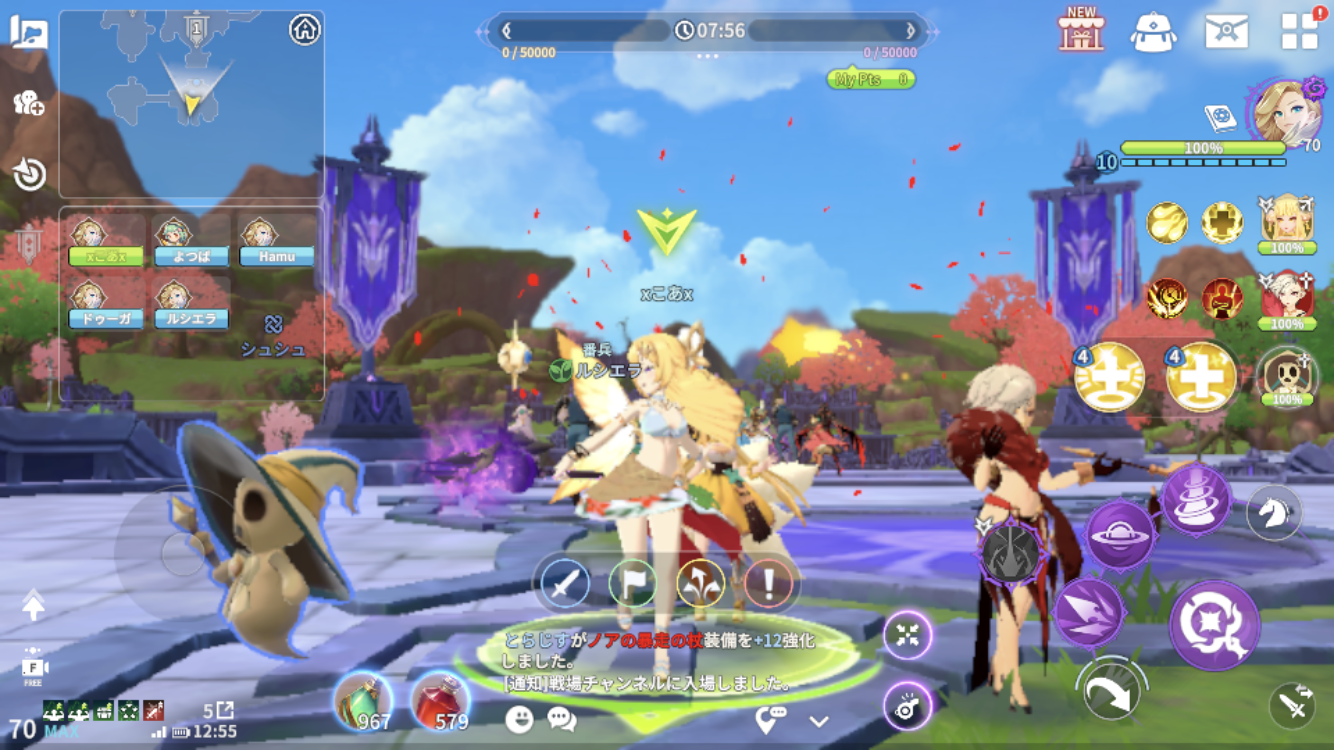Open the four-square main menu
The height and width of the screenshot is (750, 1334).
(x=1299, y=31)
